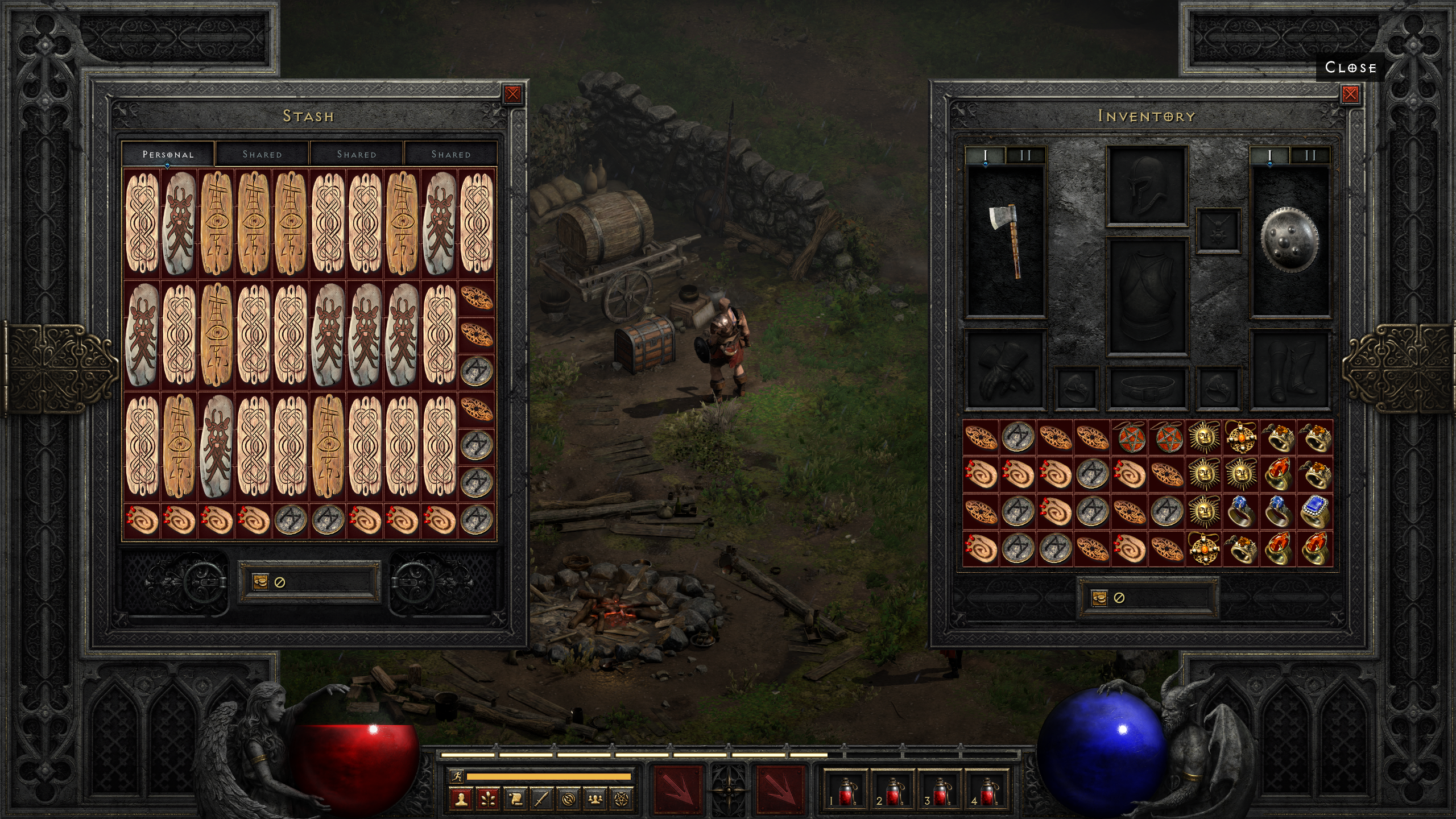Switch to the Personal stash tab
The image size is (1456, 819).
coord(168,154)
